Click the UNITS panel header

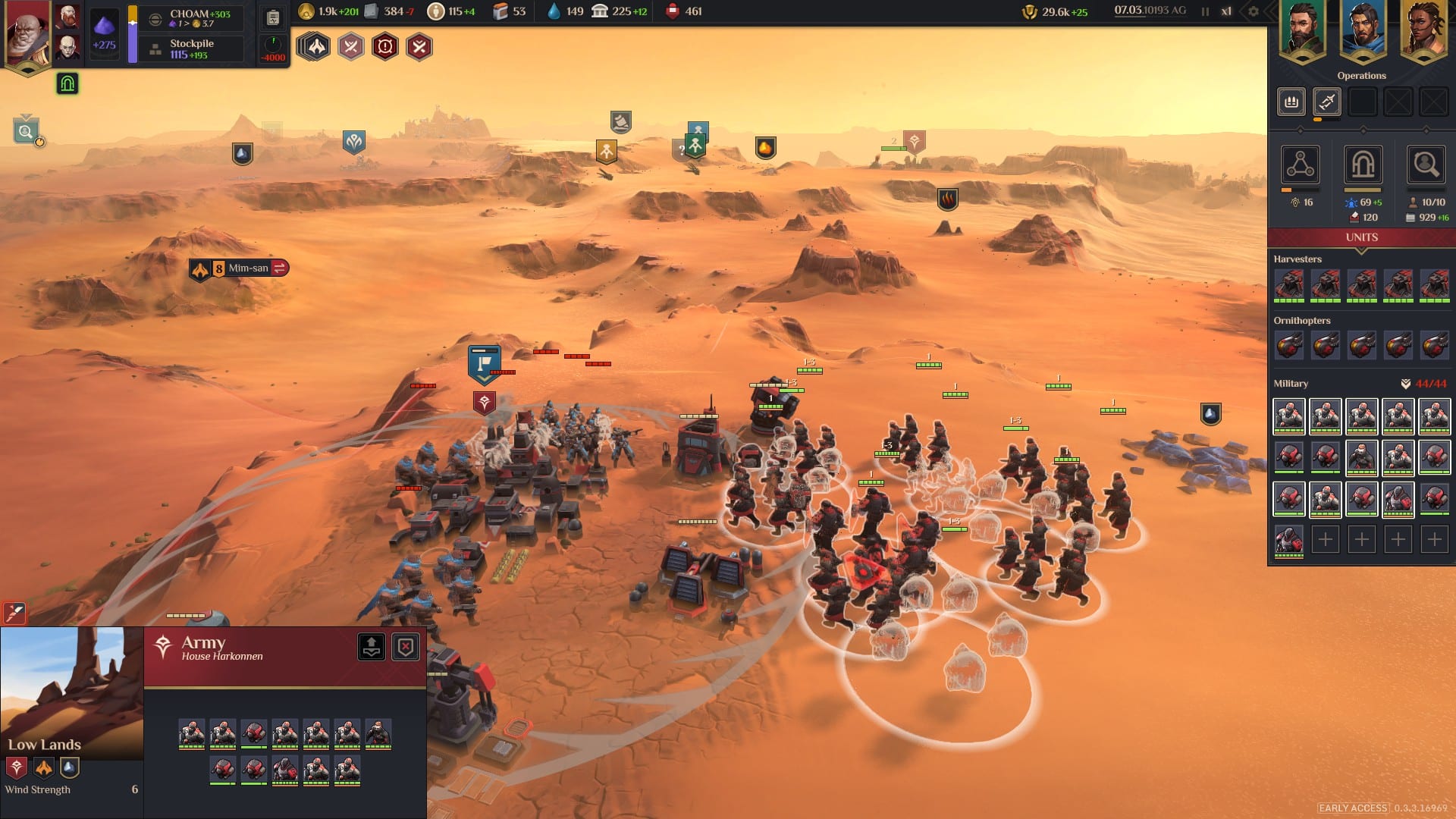[x=1361, y=237]
